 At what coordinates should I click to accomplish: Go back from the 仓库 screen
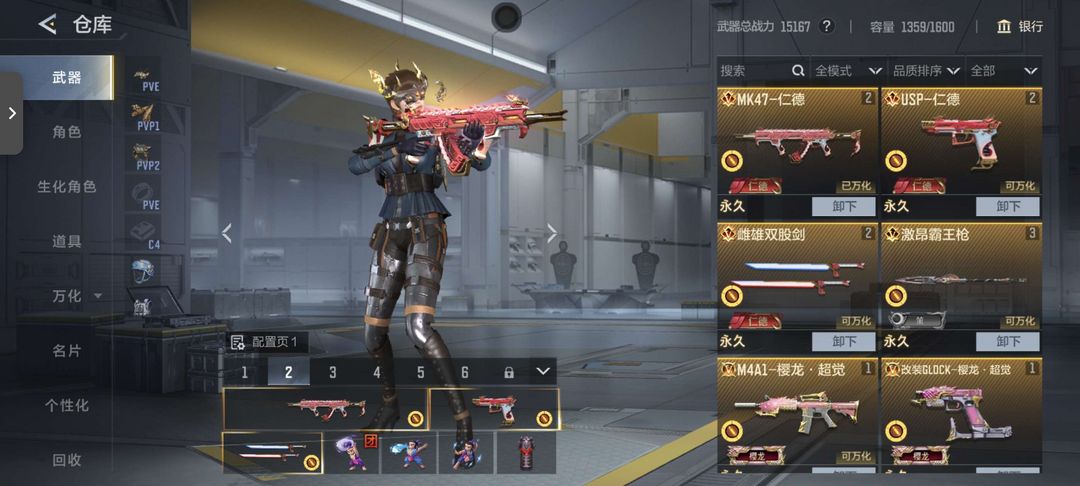coord(47,25)
